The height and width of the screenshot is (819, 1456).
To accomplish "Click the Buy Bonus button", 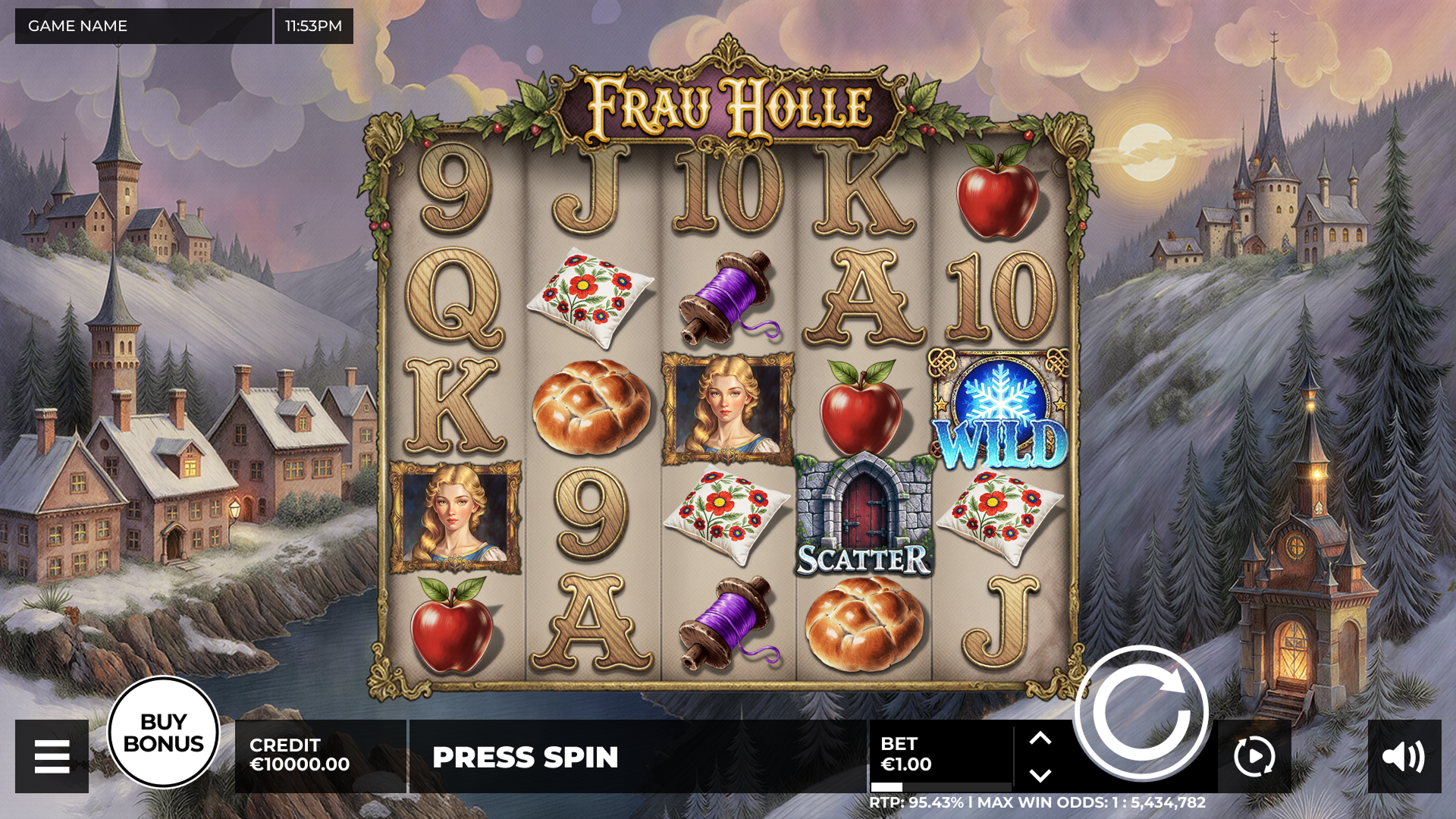I will tap(163, 733).
